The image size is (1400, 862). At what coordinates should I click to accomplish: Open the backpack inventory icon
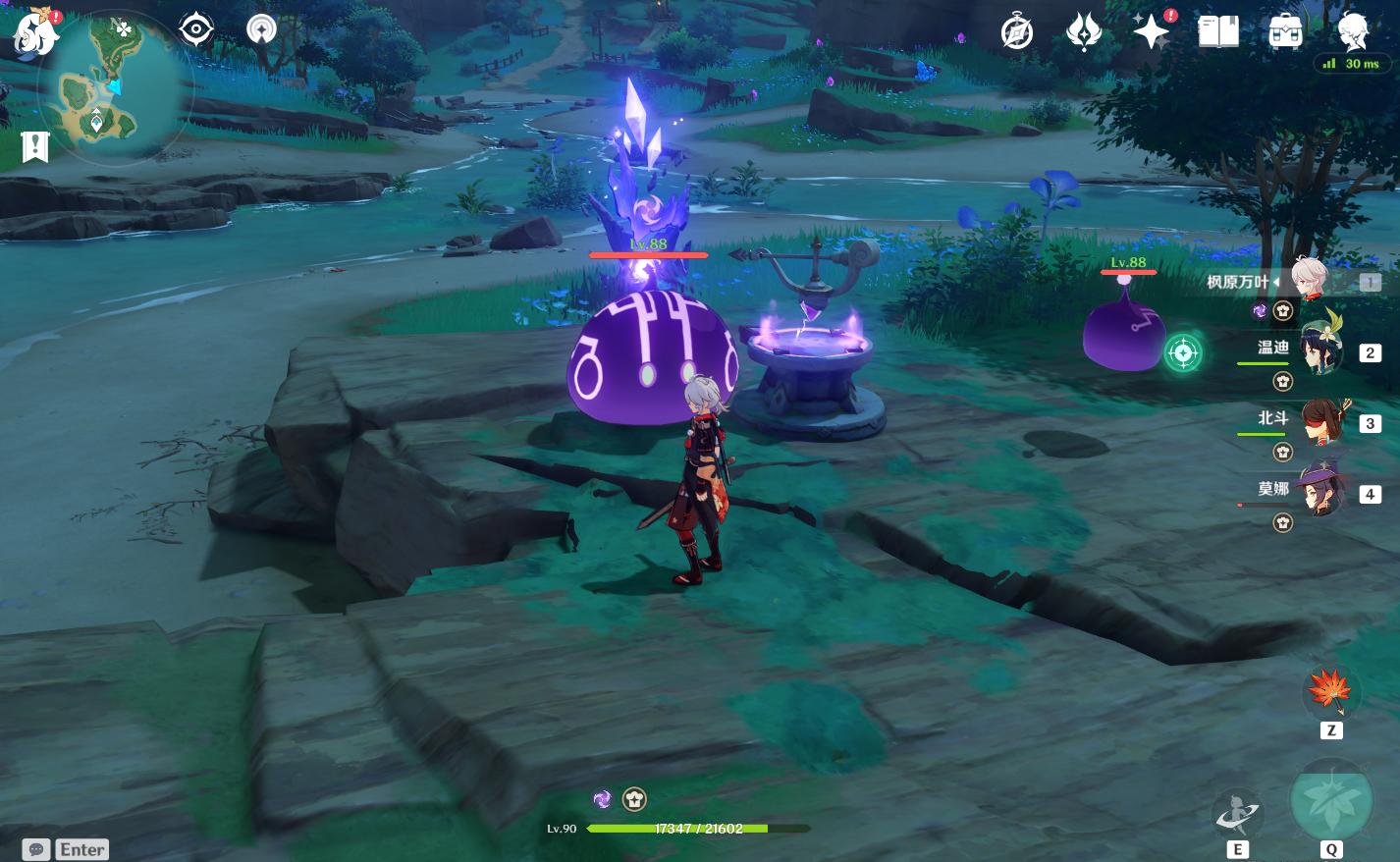pyautogui.click(x=1285, y=32)
